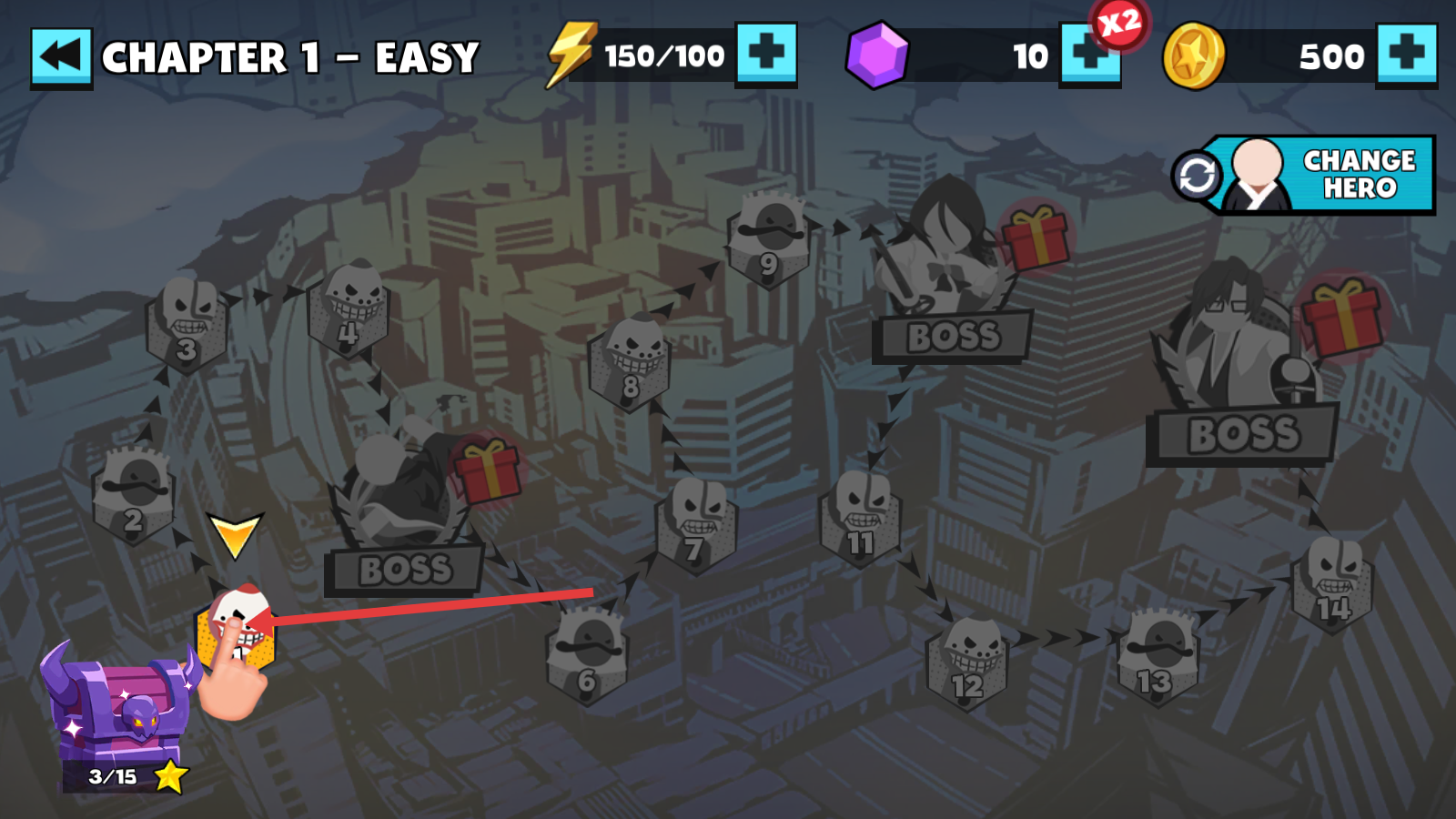Tap the x2 bonus badge
Screen dimensions: 1456x819
[x=1119, y=23]
